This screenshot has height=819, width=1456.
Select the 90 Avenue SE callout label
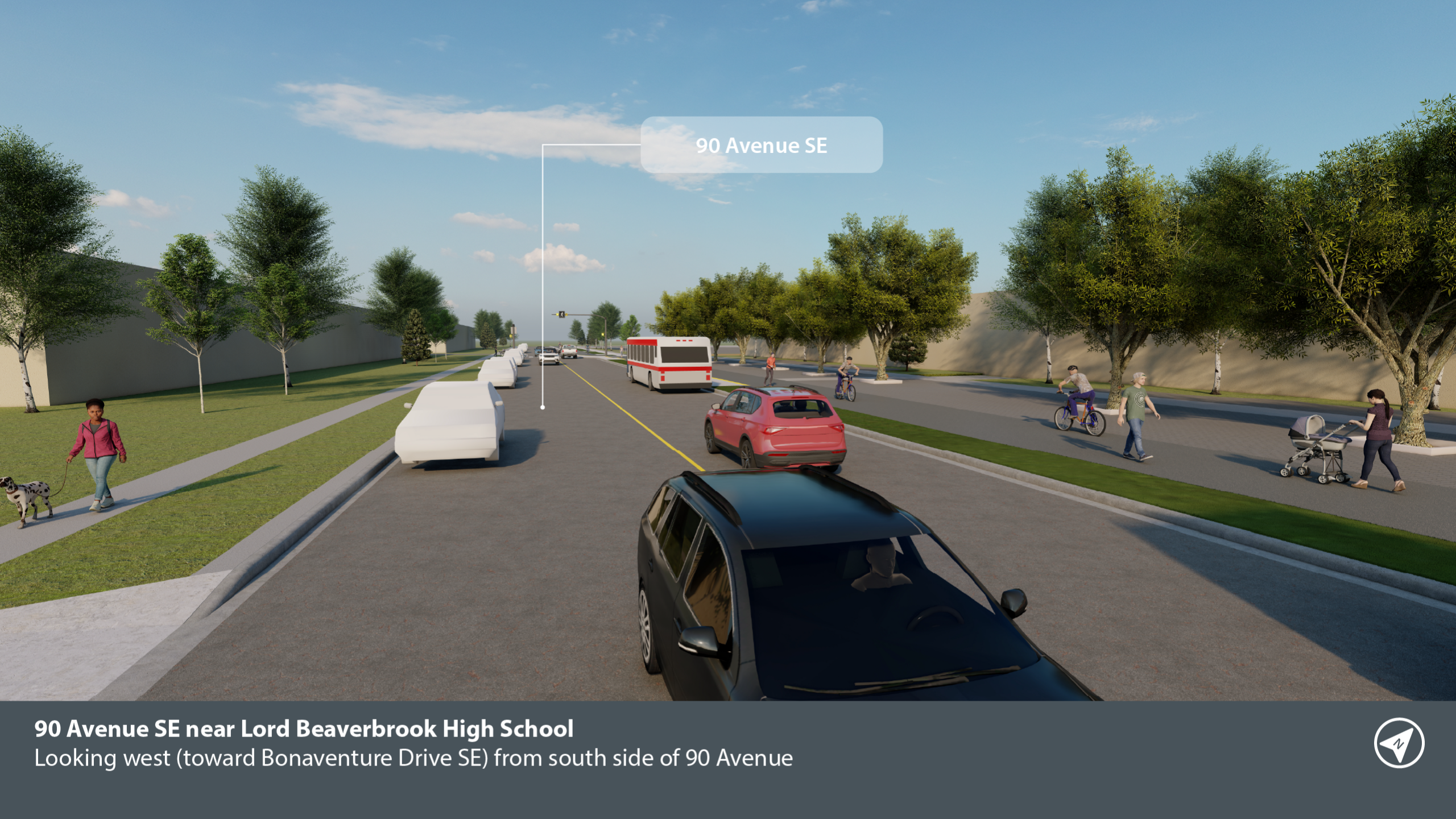(761, 145)
